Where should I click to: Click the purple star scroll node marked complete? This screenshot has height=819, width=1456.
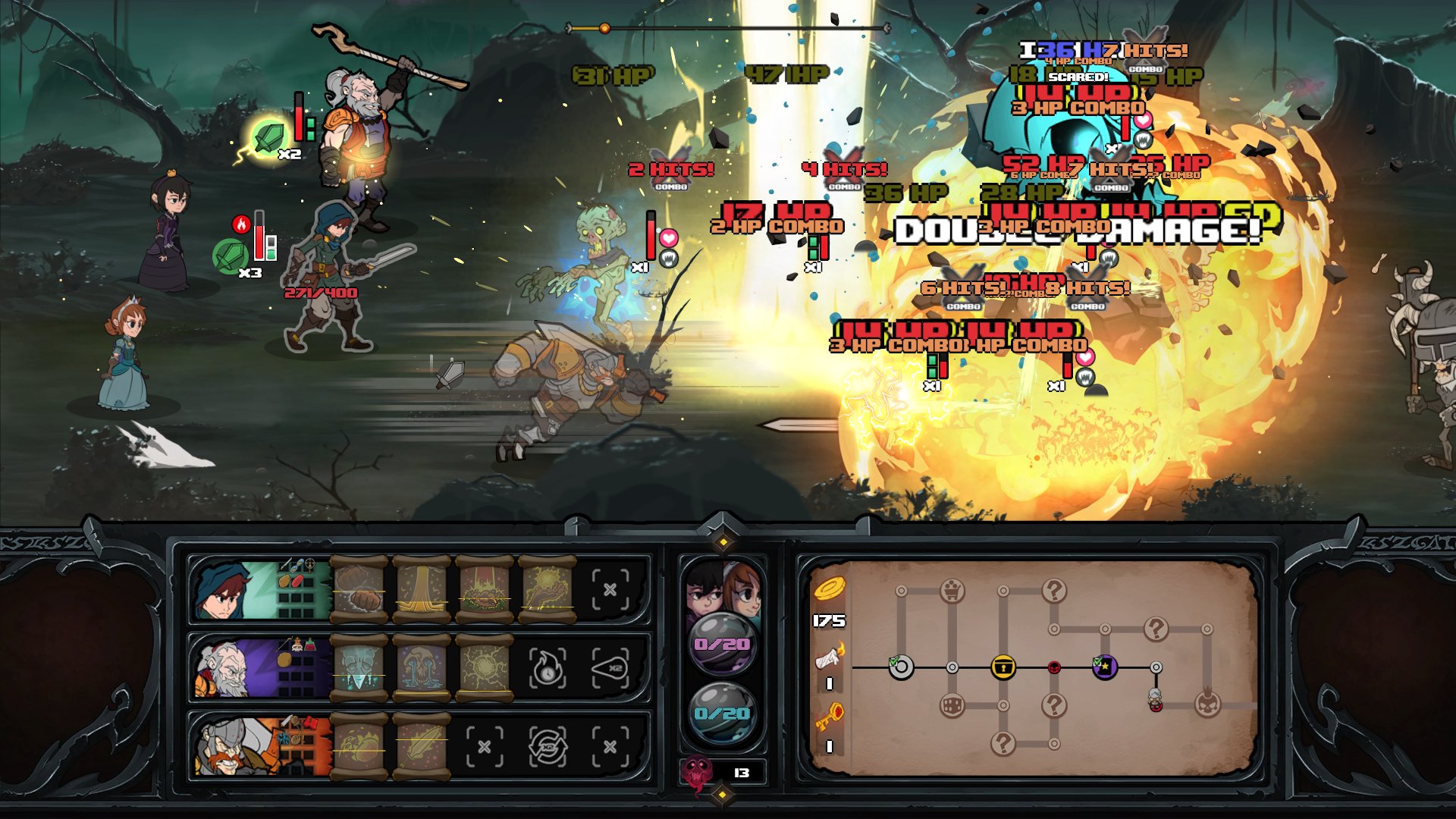(1104, 667)
